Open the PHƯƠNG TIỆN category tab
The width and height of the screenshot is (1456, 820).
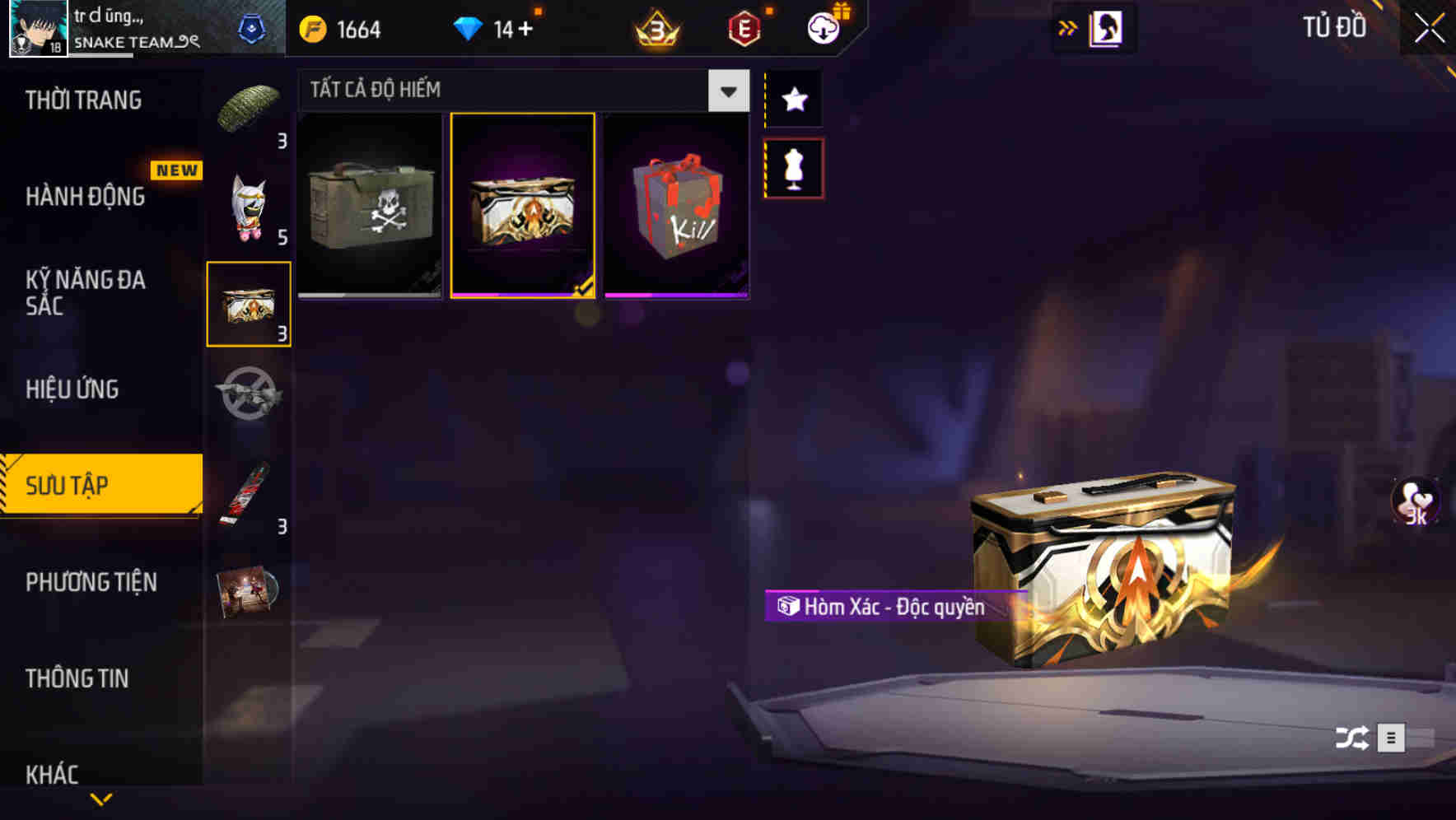tap(91, 582)
